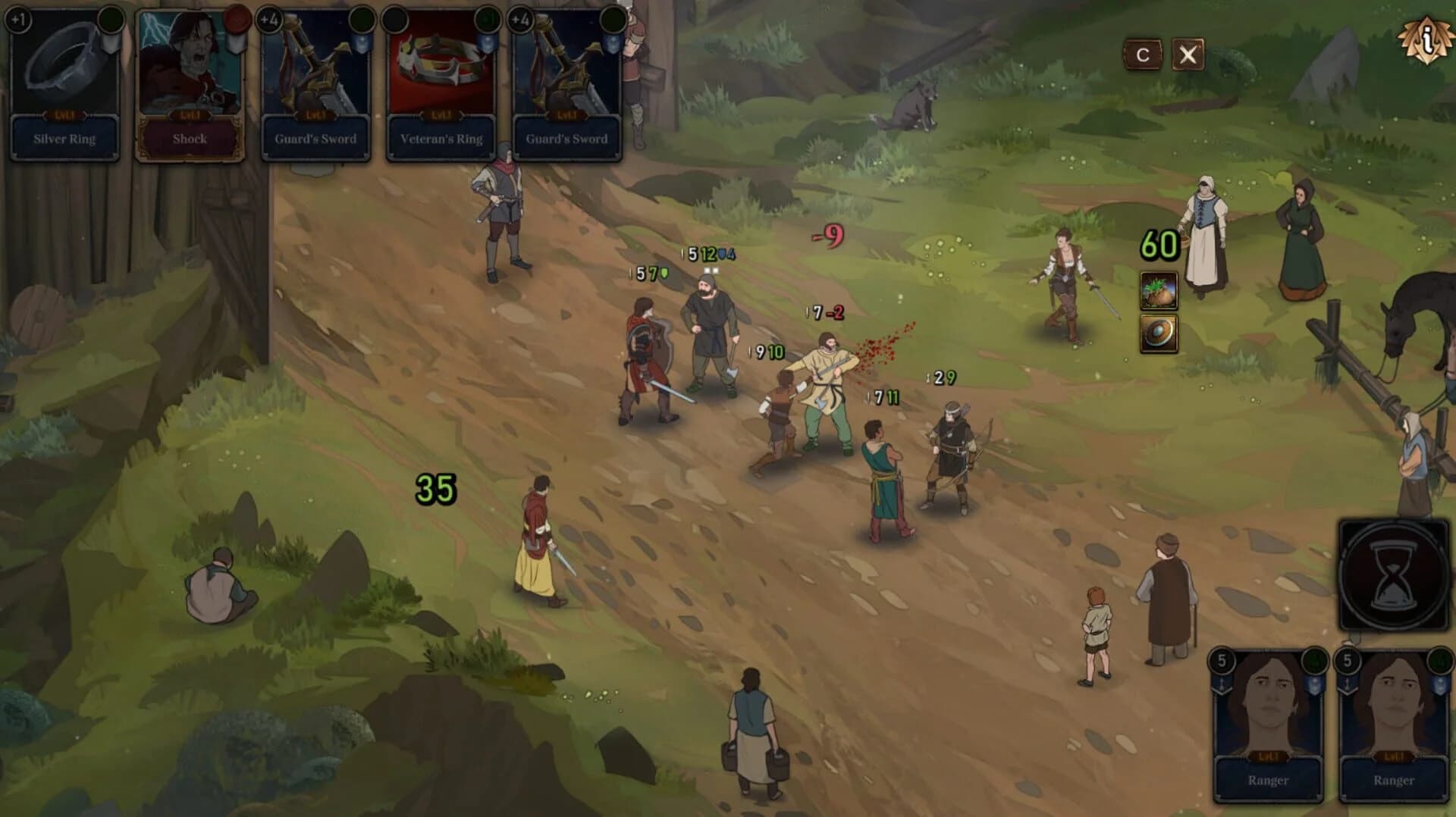
Task: Click the shield emblem on the first Guard's Sword card
Action: pyautogui.click(x=362, y=45)
